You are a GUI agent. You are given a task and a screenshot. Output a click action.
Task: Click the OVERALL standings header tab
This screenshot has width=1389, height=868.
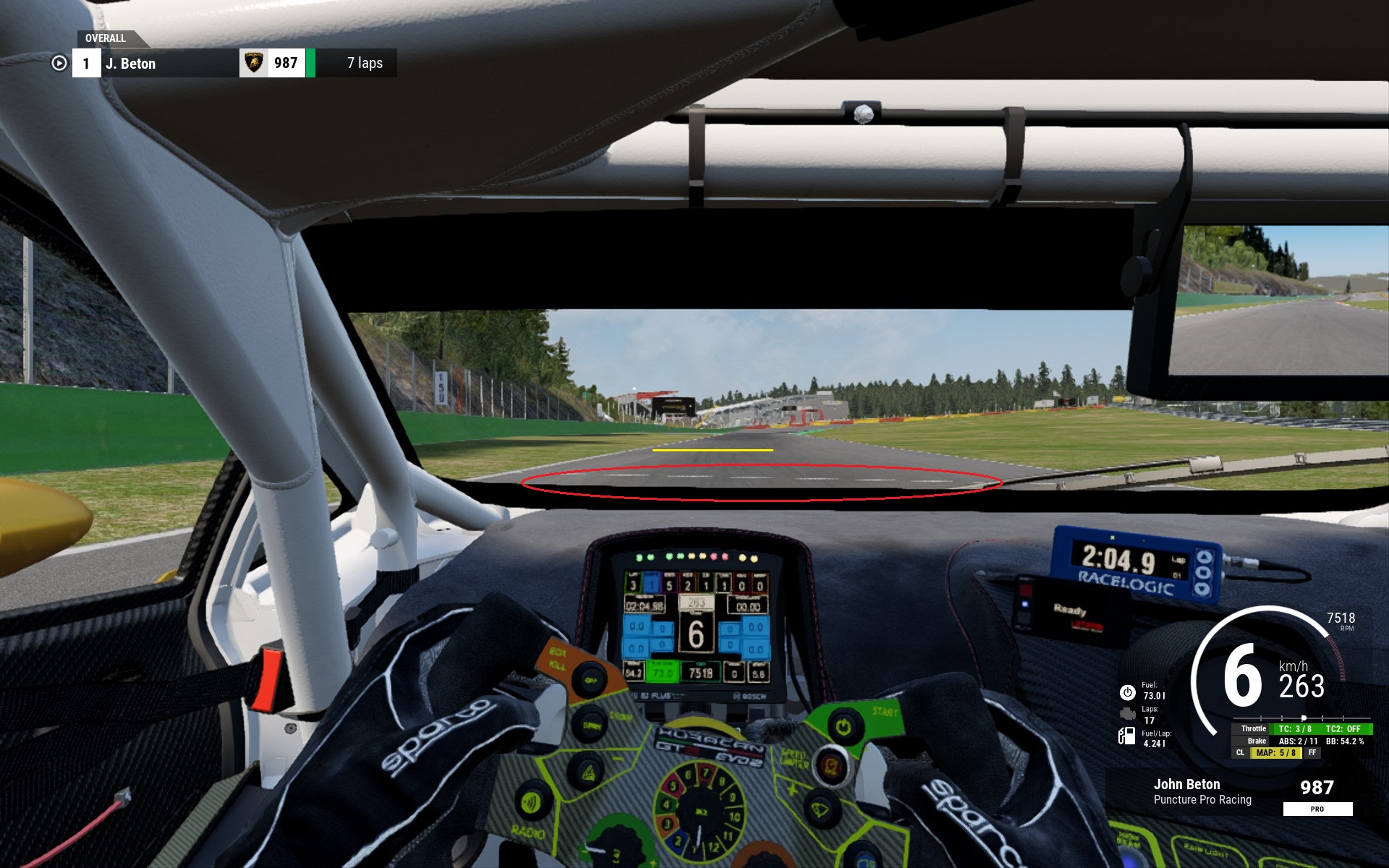click(x=106, y=38)
